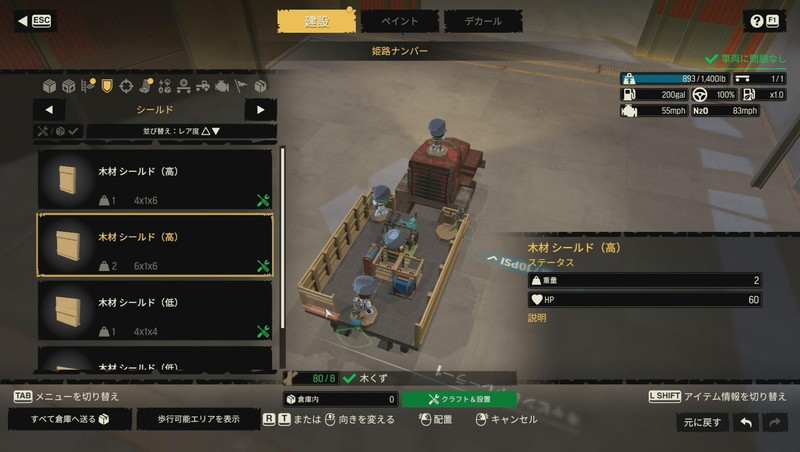The width and height of the screenshot is (800, 452).
Task: Click the green クラフト&設置 button
Action: click(459, 399)
